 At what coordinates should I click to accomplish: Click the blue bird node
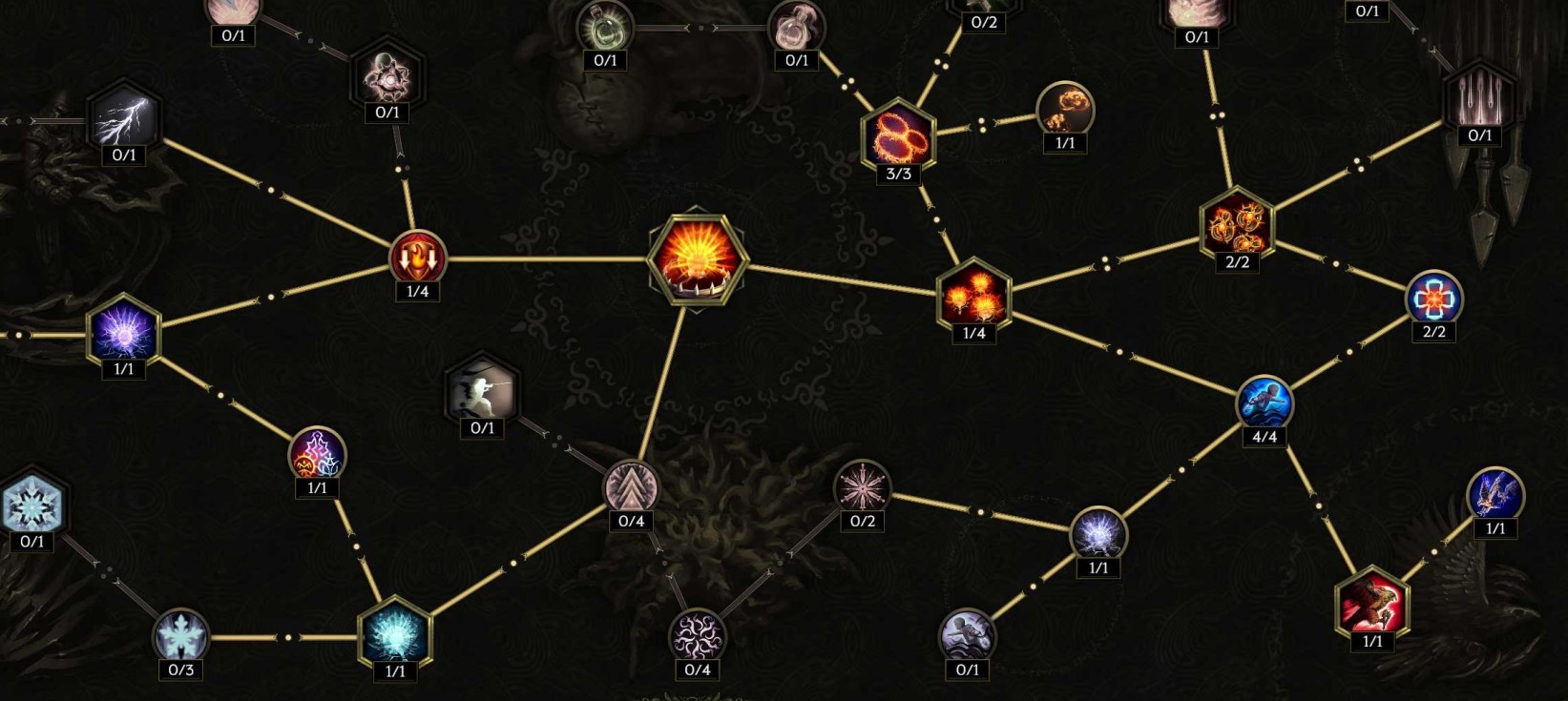(1495, 494)
